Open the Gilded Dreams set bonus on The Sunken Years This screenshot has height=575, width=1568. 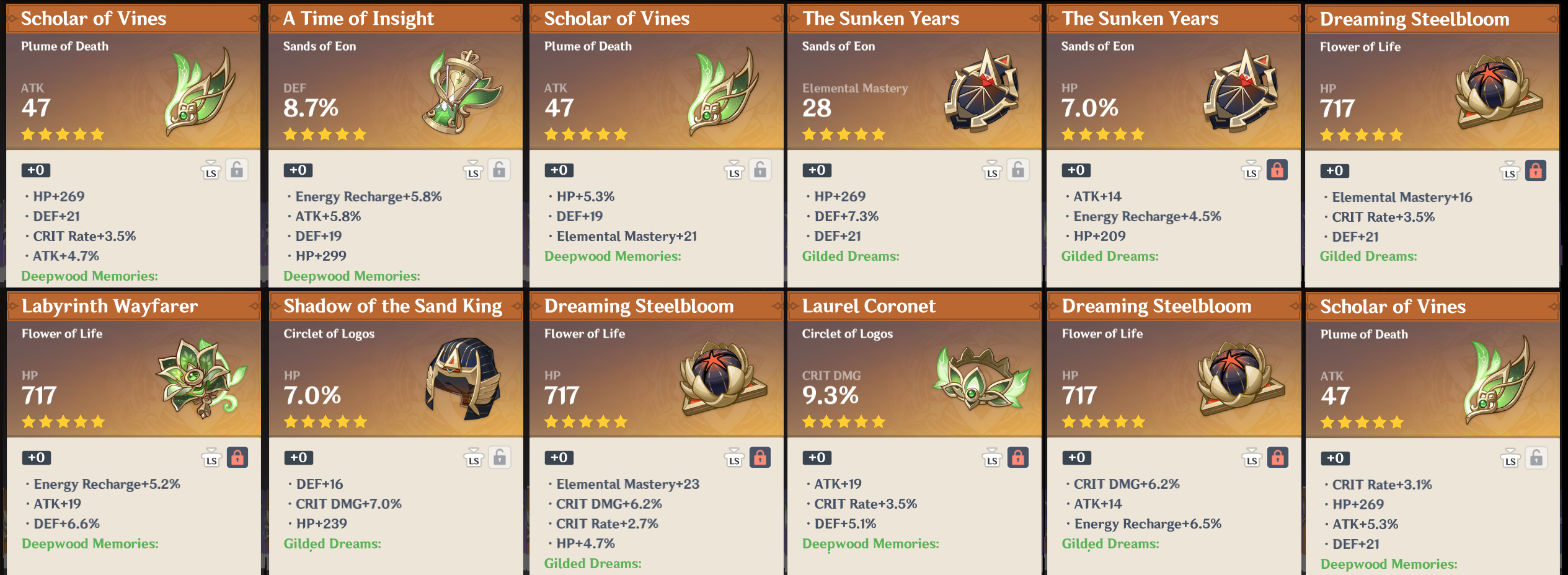852,256
